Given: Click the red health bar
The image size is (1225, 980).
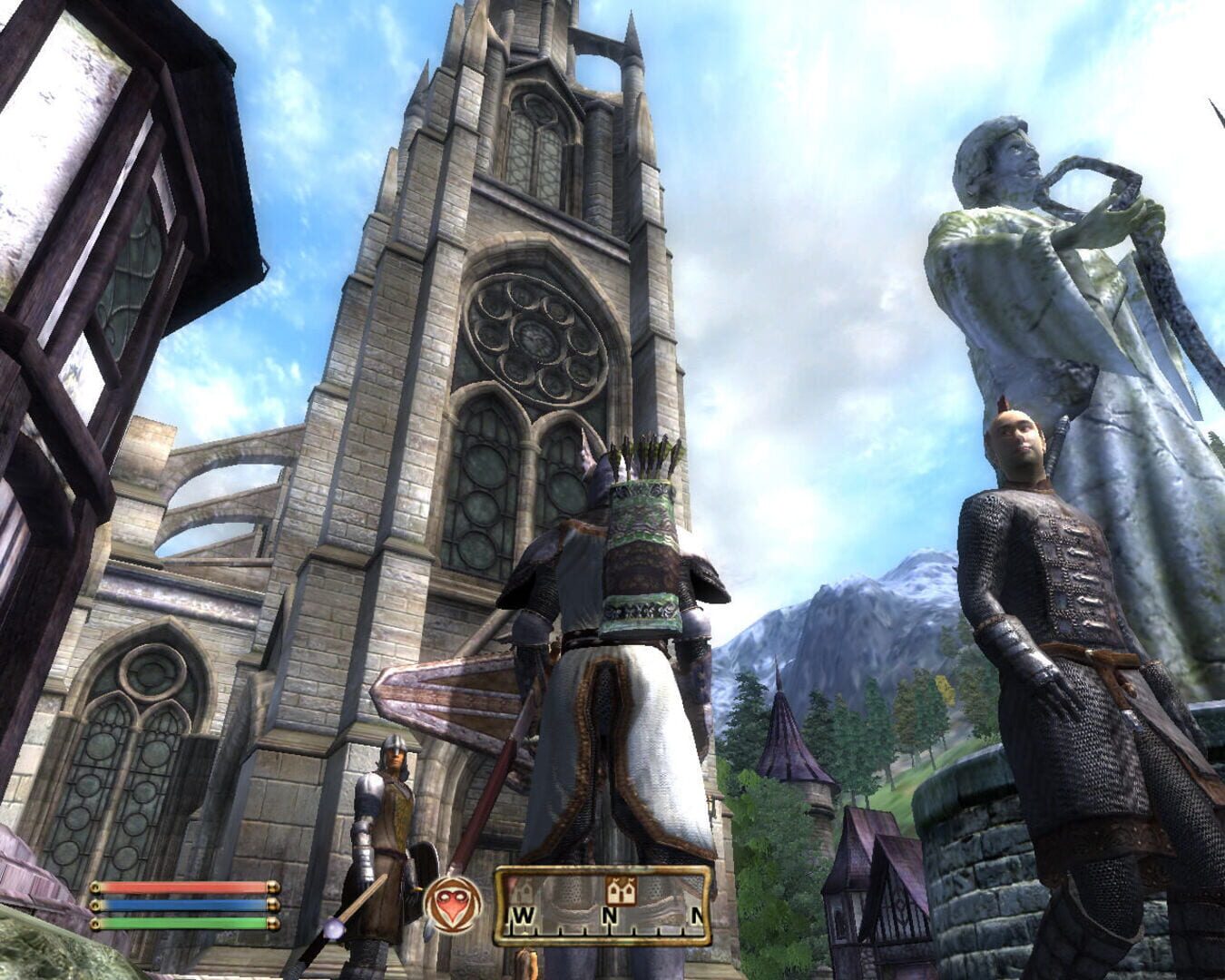Looking at the screenshot, I should tap(181, 886).
